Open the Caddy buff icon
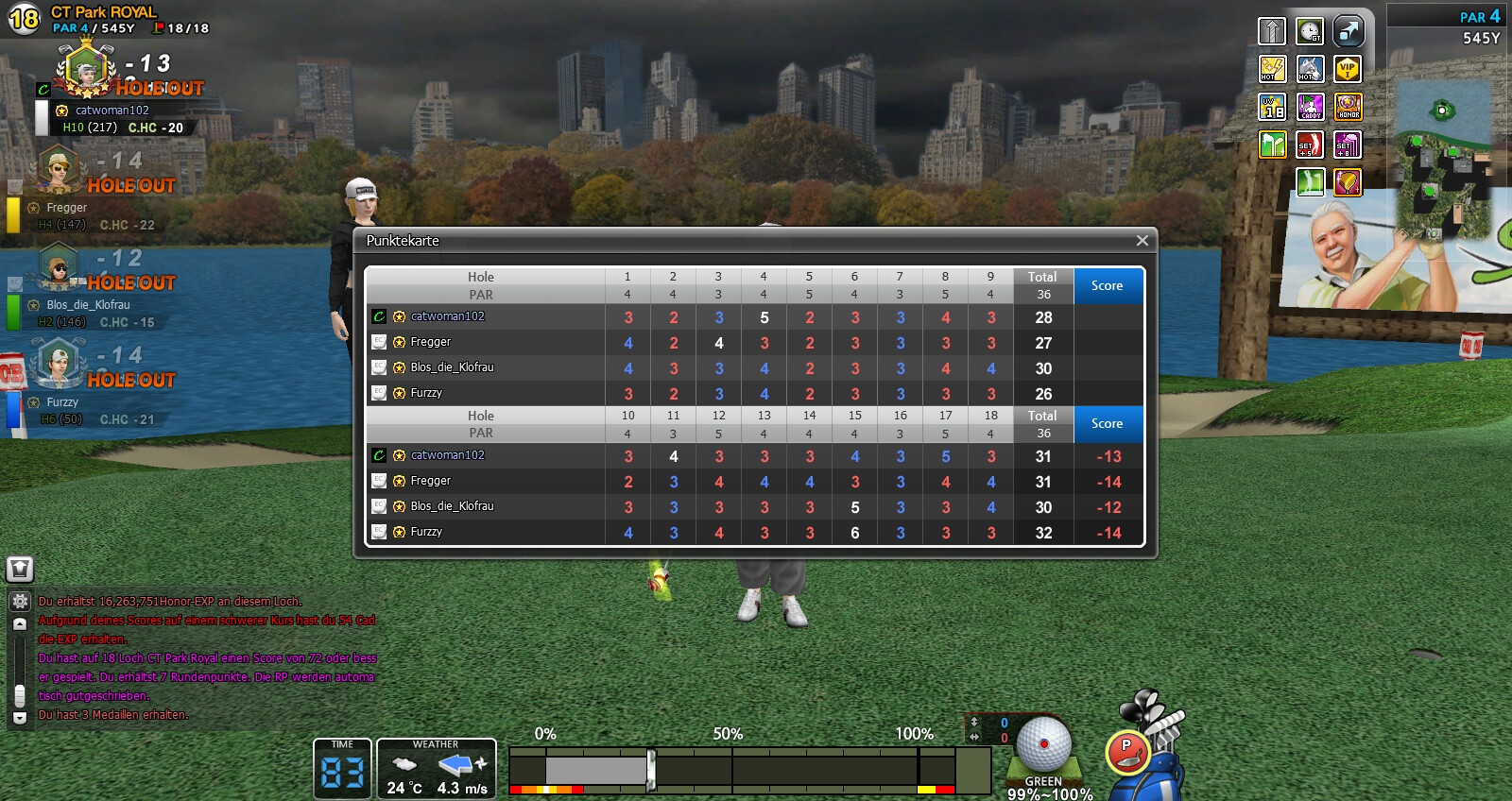This screenshot has width=1512, height=801. [x=1310, y=107]
